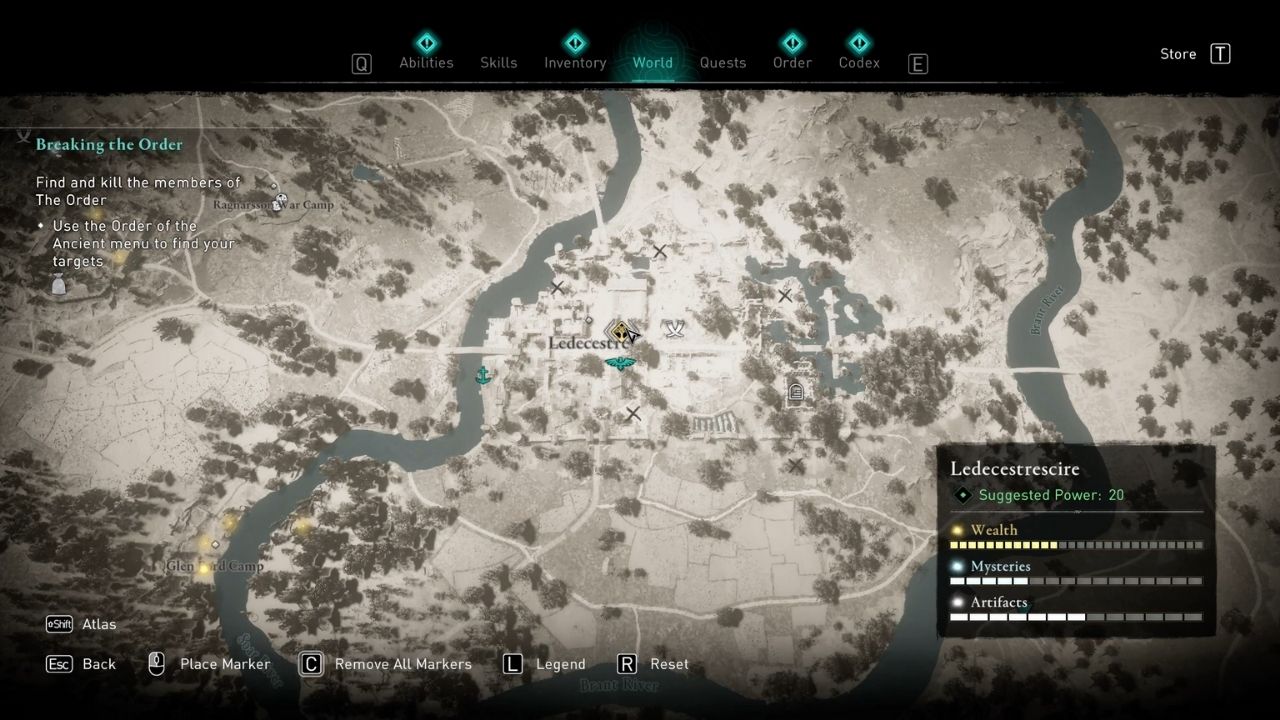Click the Q arrow to cycle tabs left
Image resolution: width=1280 pixels, height=720 pixels.
tap(361, 63)
